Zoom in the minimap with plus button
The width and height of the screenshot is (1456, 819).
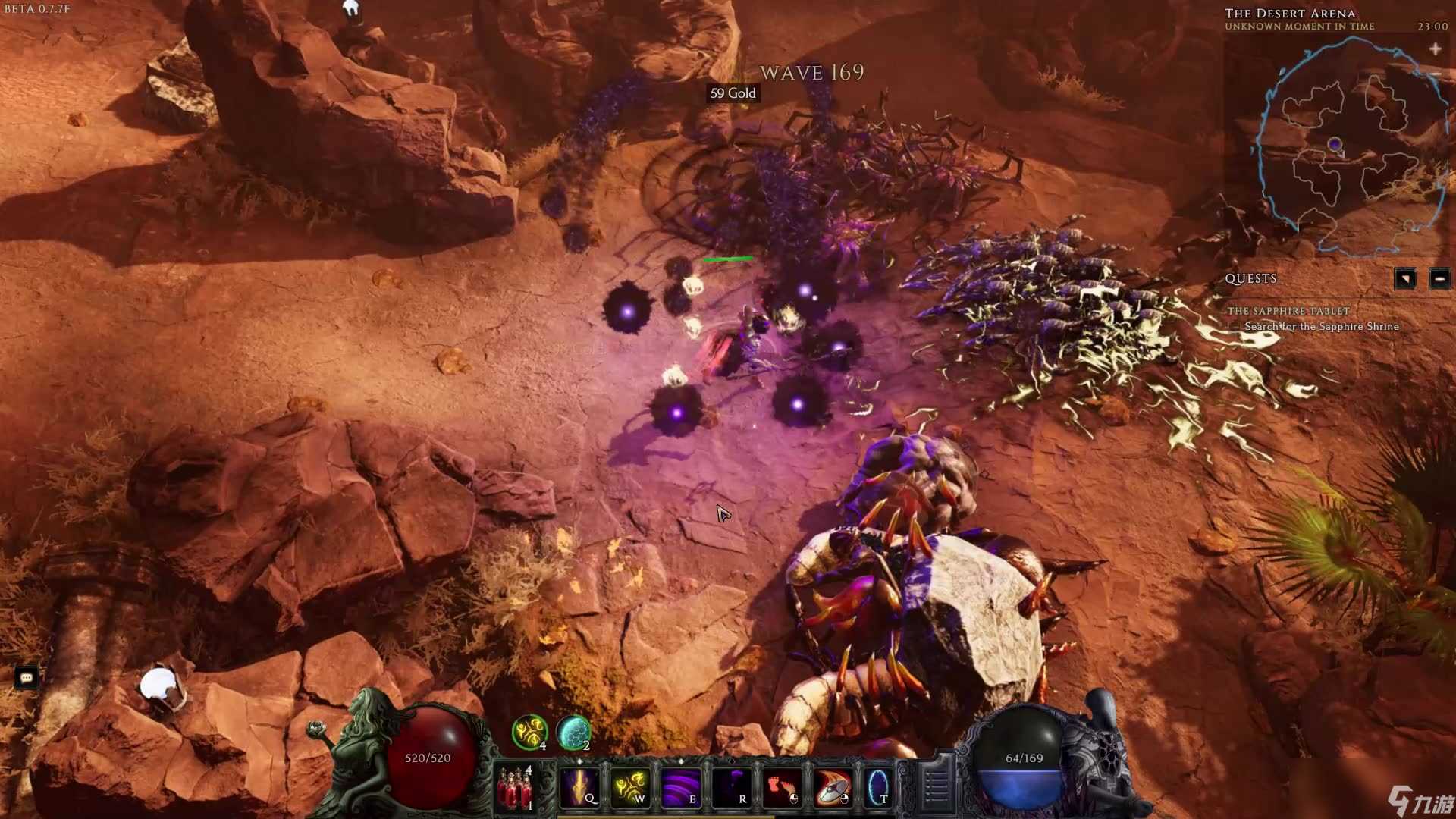pyautogui.click(x=1435, y=49)
